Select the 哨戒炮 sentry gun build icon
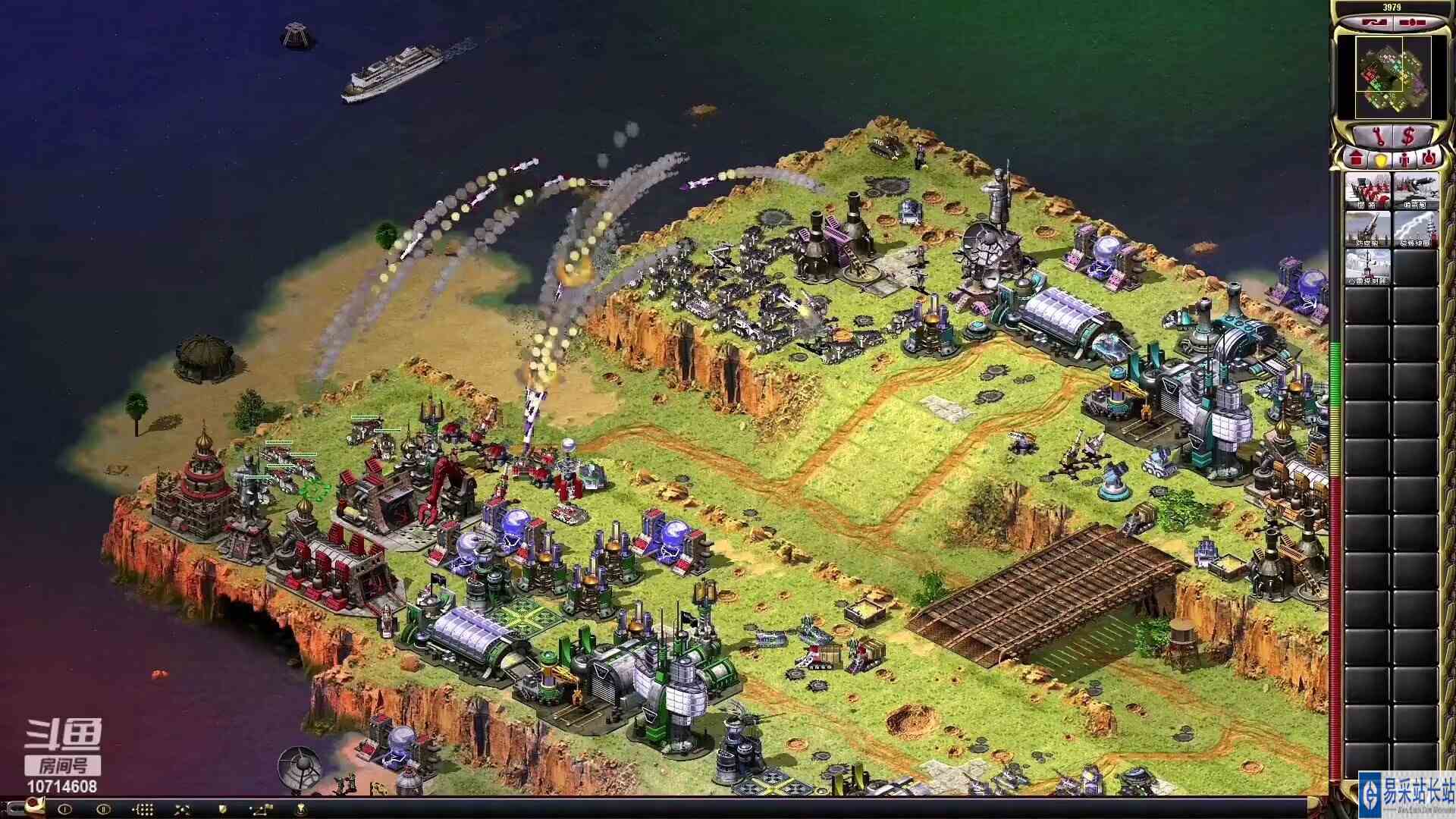Viewport: 1456px width, 819px height. coord(1416,191)
